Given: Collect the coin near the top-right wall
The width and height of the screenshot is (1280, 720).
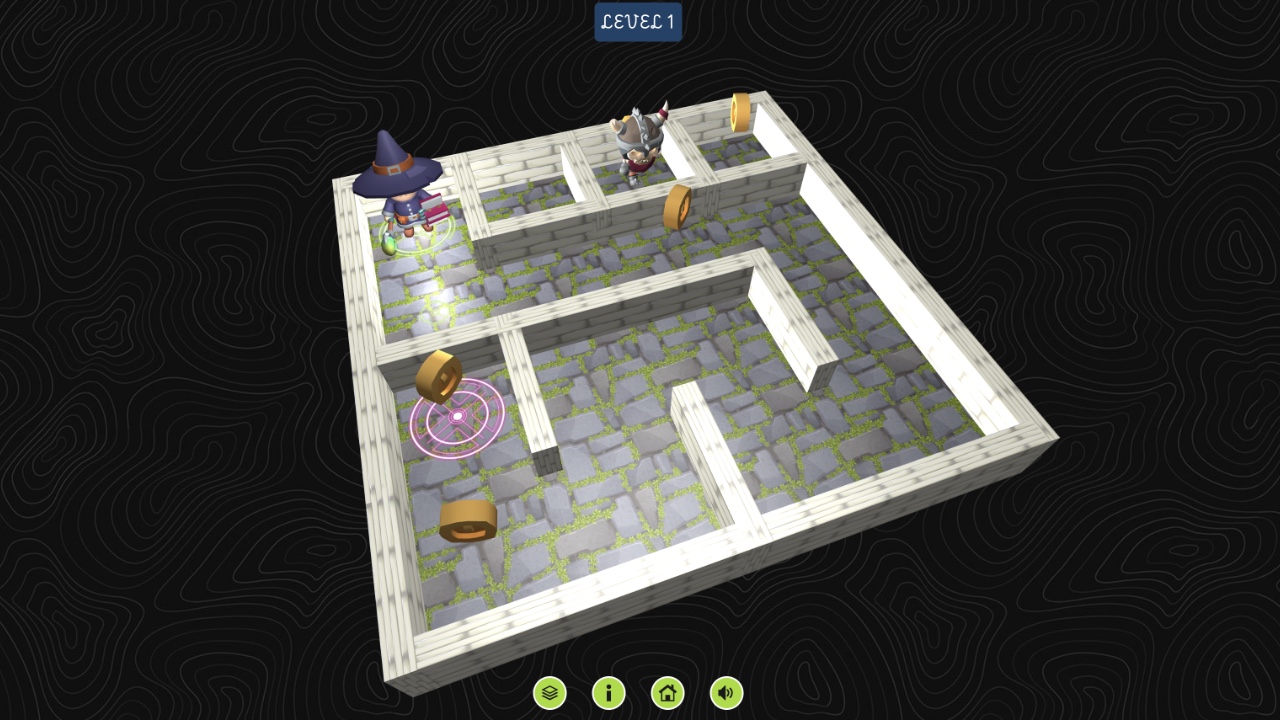Looking at the screenshot, I should tap(742, 111).
